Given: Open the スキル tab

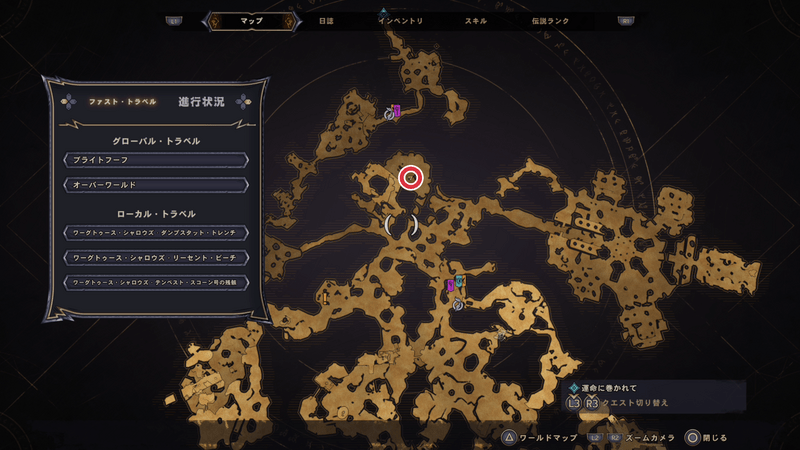Looking at the screenshot, I should point(476,20).
